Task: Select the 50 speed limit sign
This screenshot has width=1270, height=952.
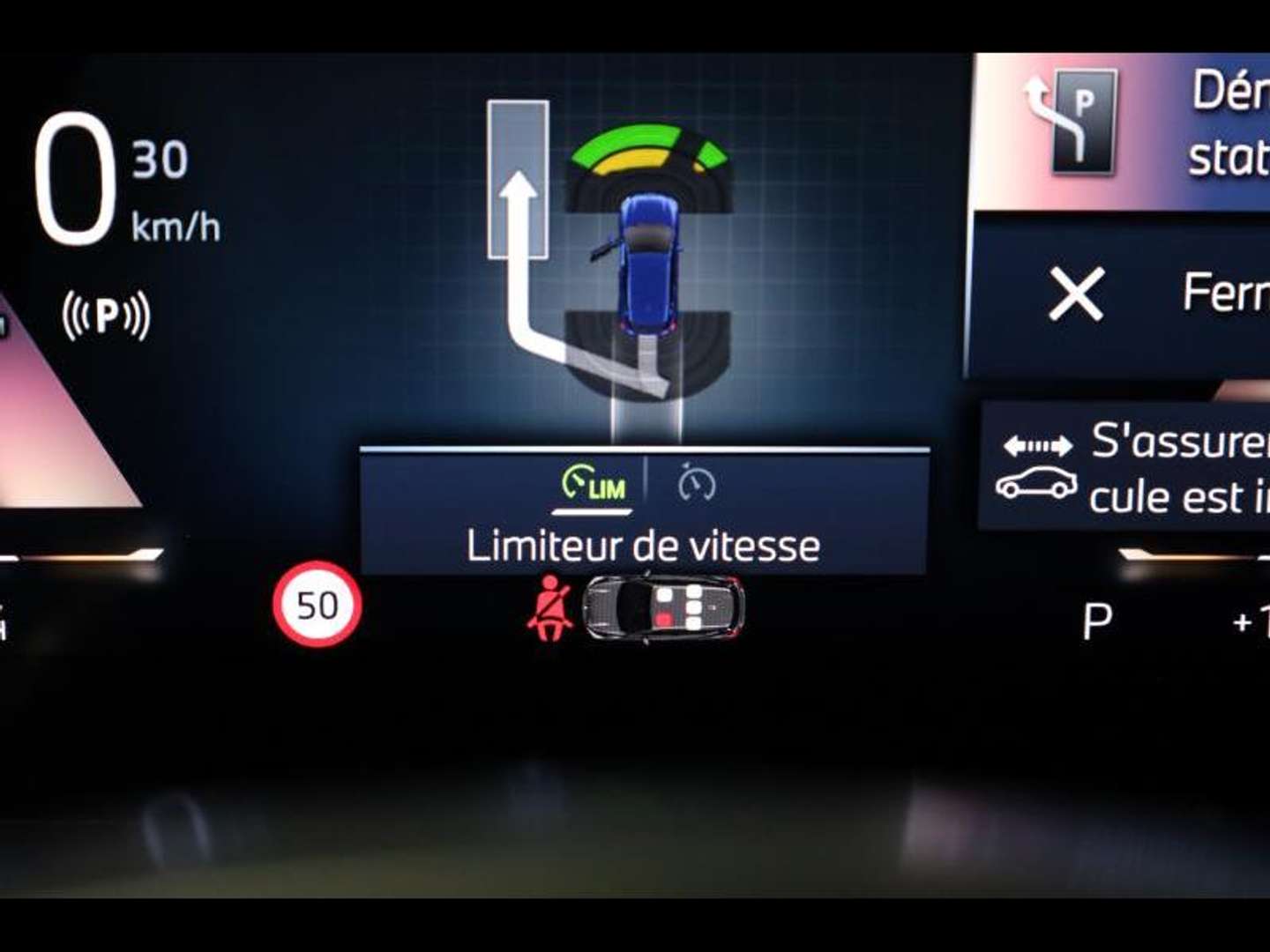Action: click(x=317, y=606)
